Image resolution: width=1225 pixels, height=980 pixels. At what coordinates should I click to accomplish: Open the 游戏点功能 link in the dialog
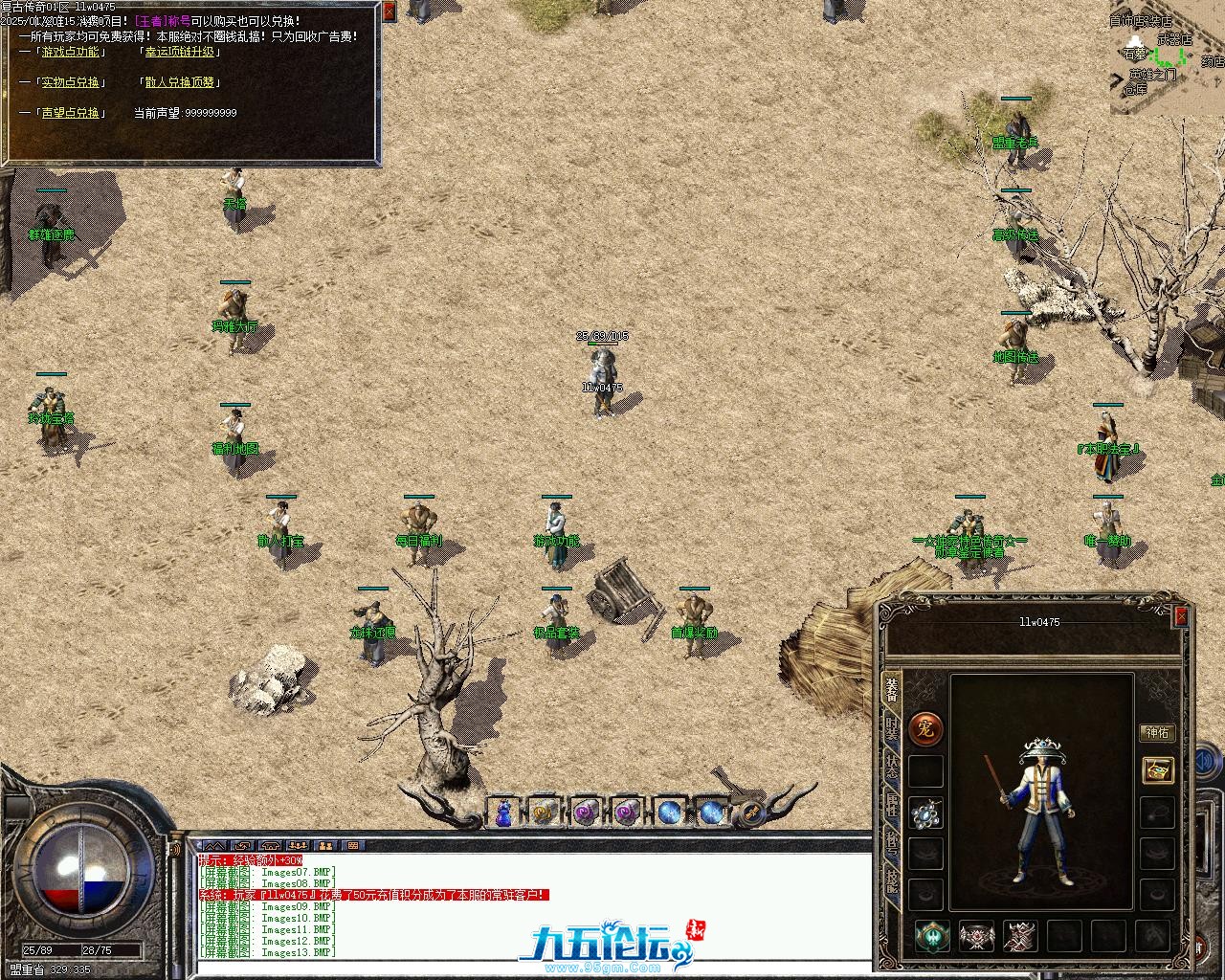tap(70, 52)
